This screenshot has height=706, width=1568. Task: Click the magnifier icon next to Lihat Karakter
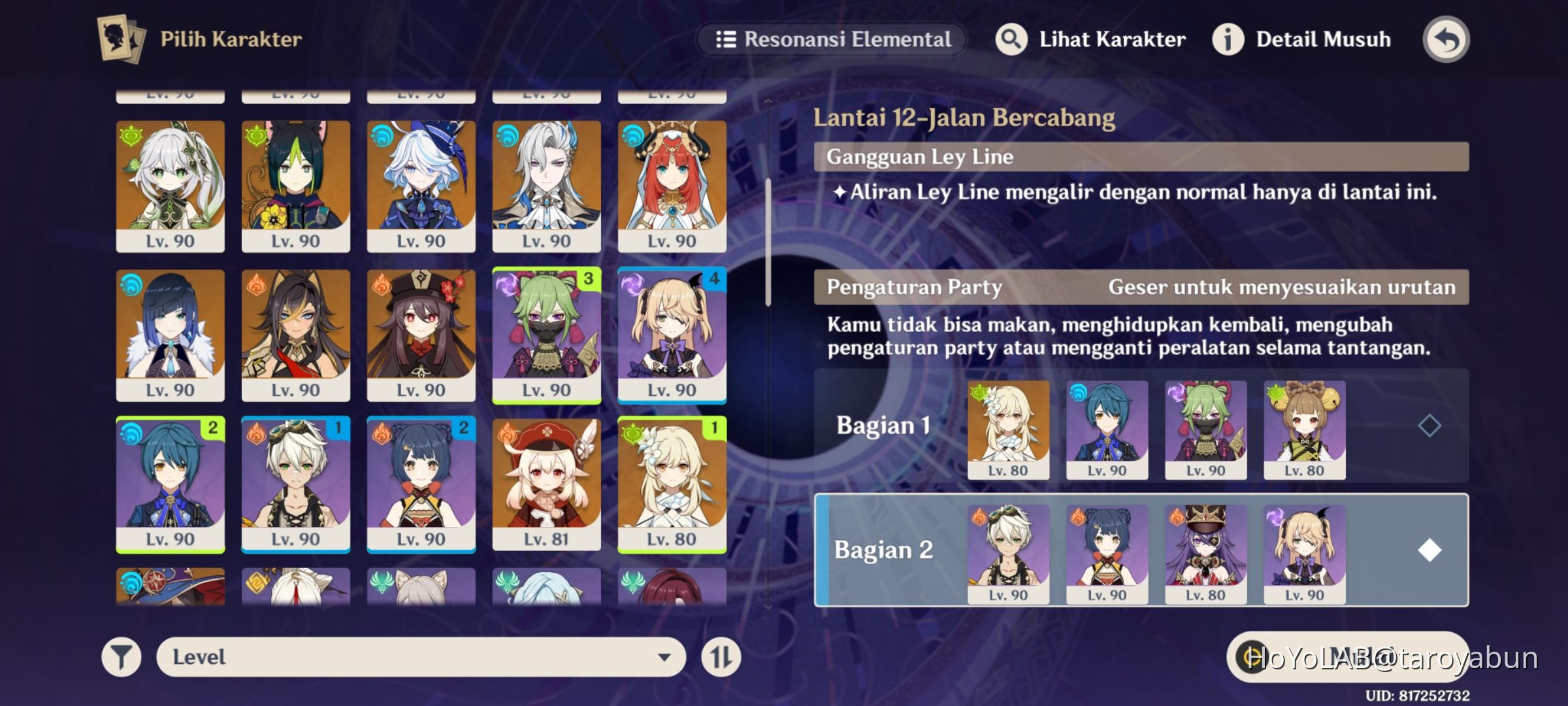click(x=1010, y=38)
